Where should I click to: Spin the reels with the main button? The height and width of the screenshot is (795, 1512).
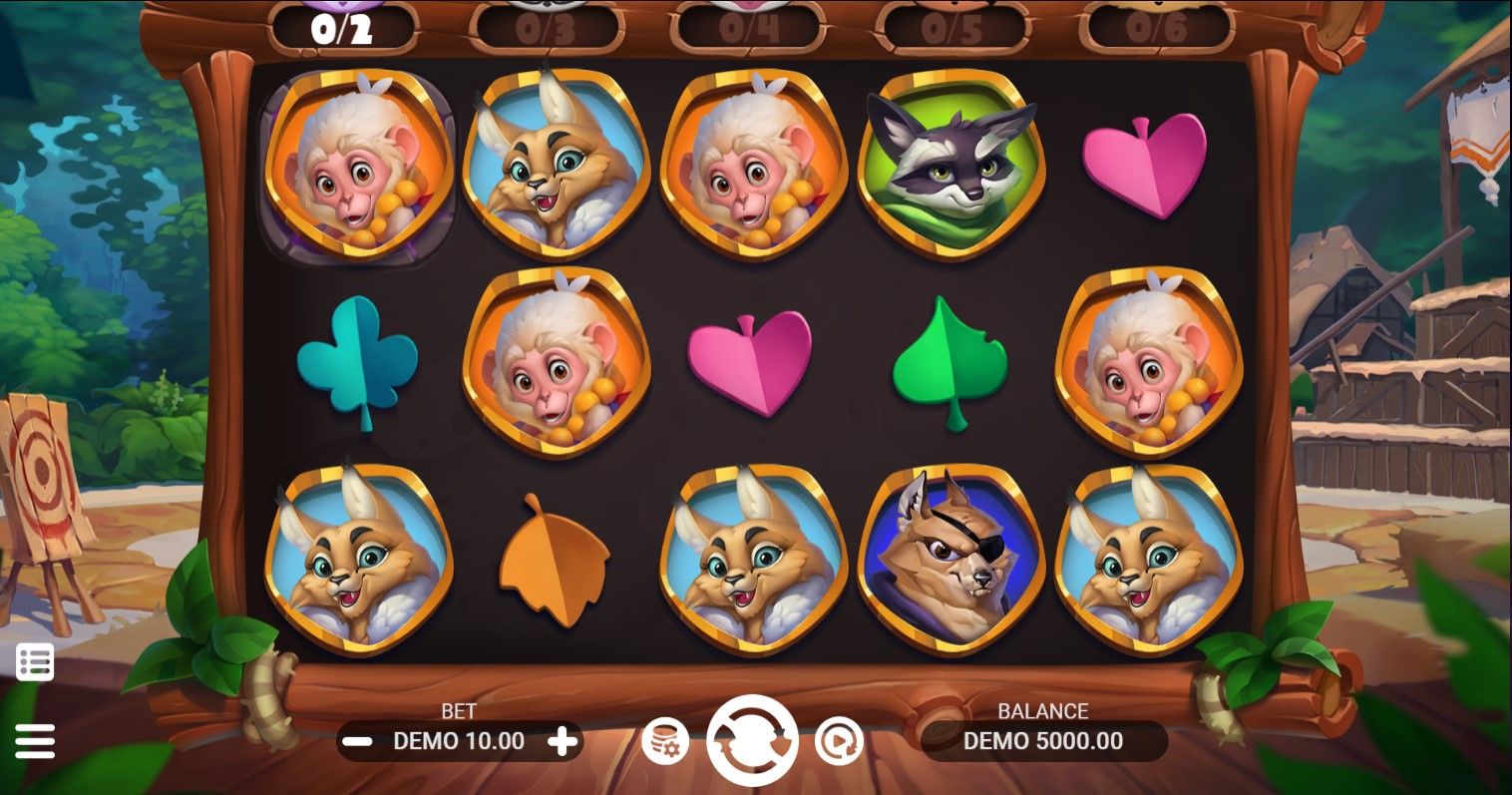752,741
